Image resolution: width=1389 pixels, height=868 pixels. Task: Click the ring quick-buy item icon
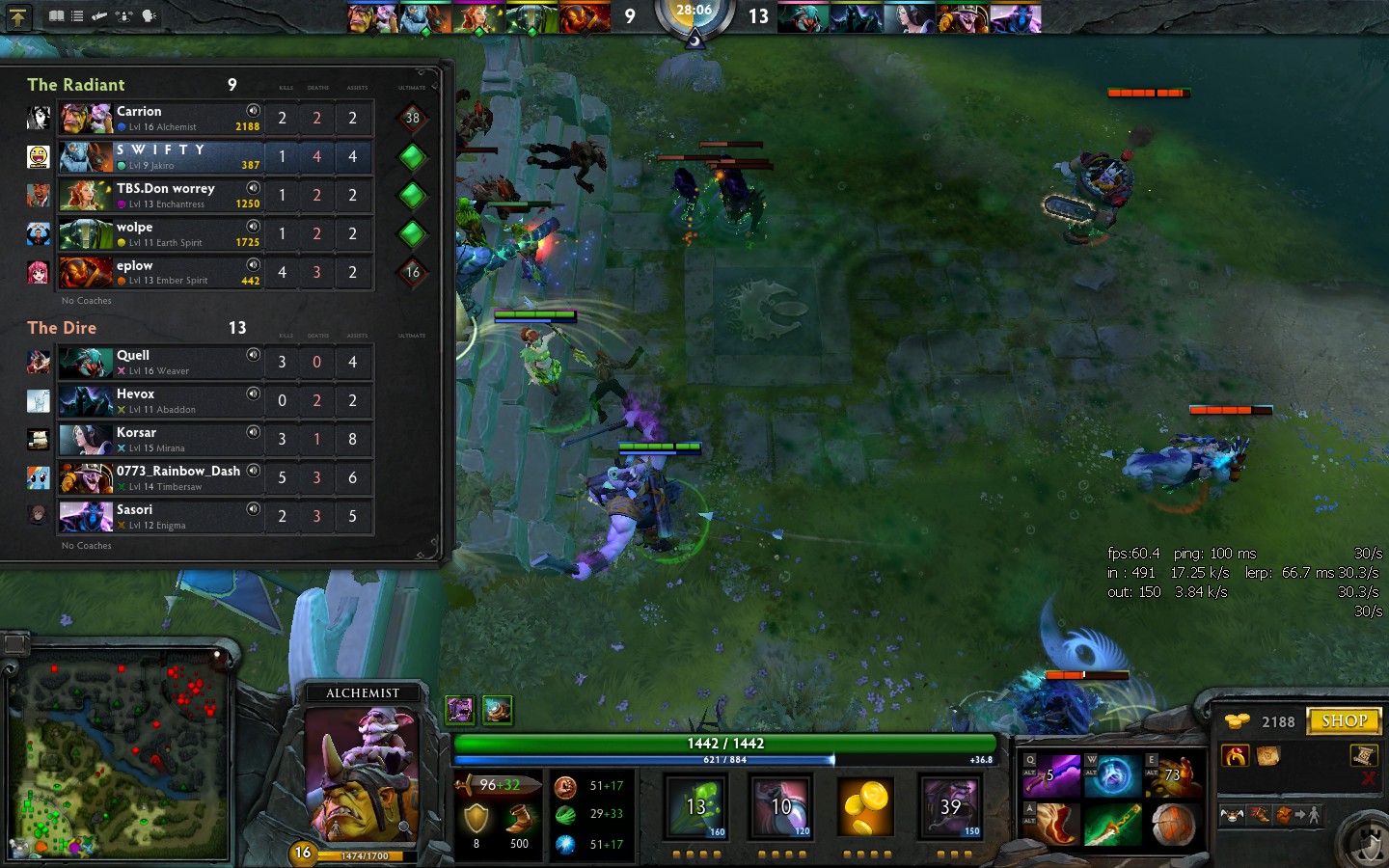1235,756
